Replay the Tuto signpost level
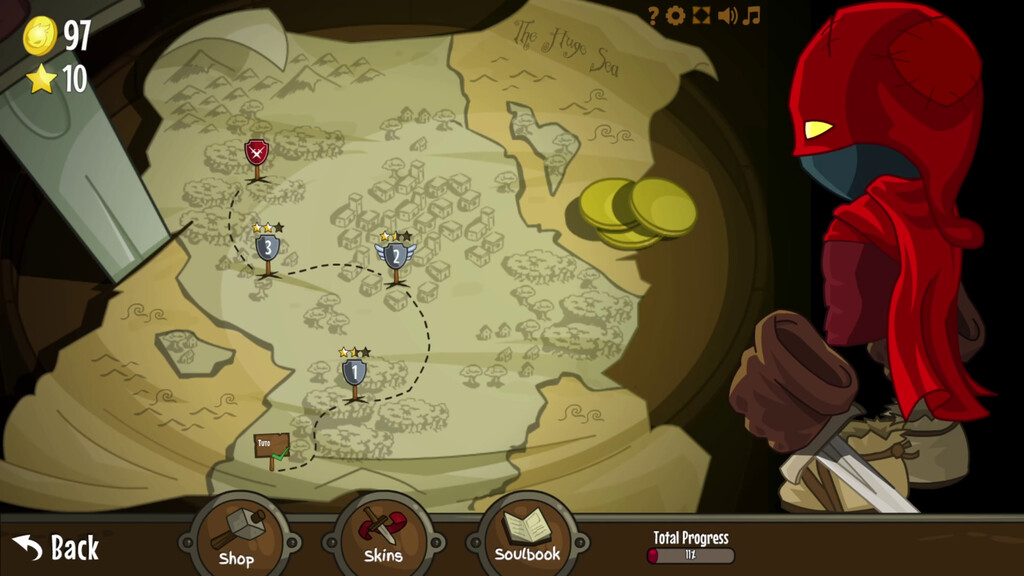The height and width of the screenshot is (576, 1024). 271,445
